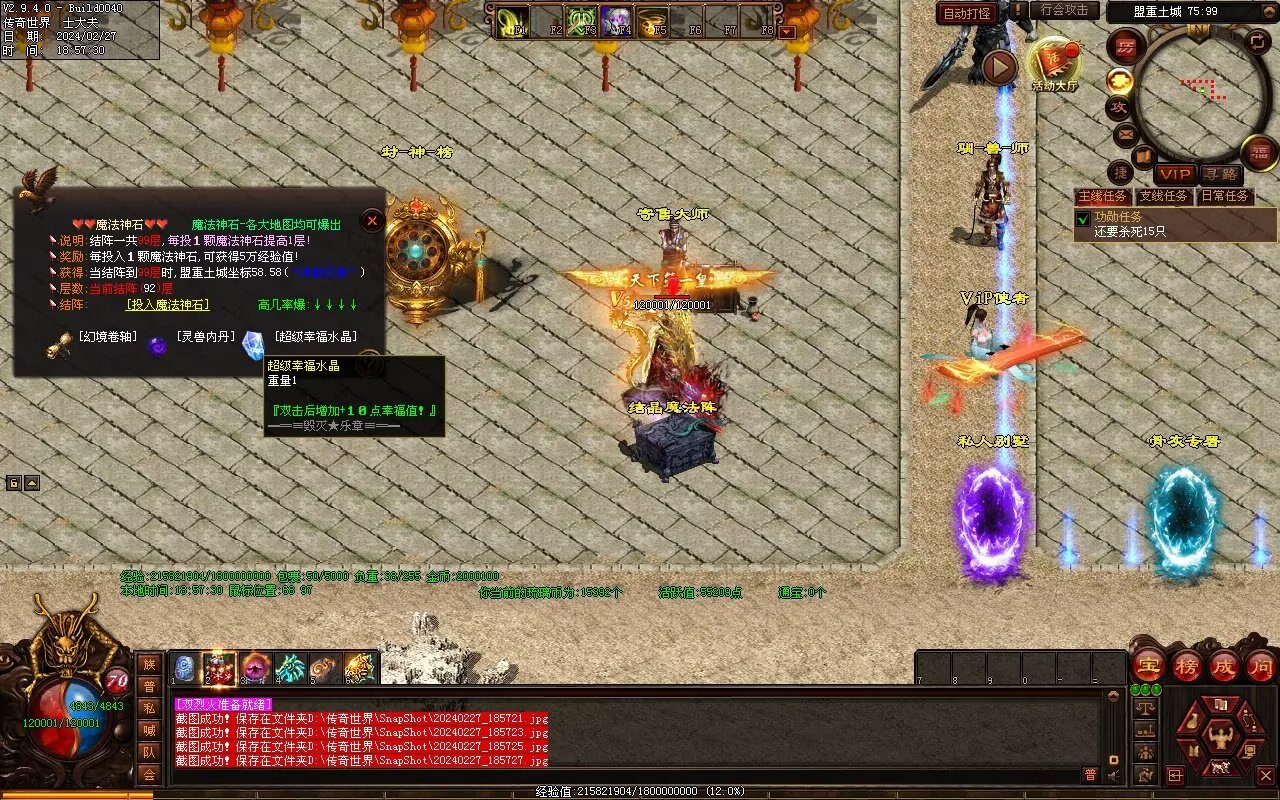The height and width of the screenshot is (800, 1280).
Task: Switch to the 主线任务 tab
Action: click(1103, 196)
